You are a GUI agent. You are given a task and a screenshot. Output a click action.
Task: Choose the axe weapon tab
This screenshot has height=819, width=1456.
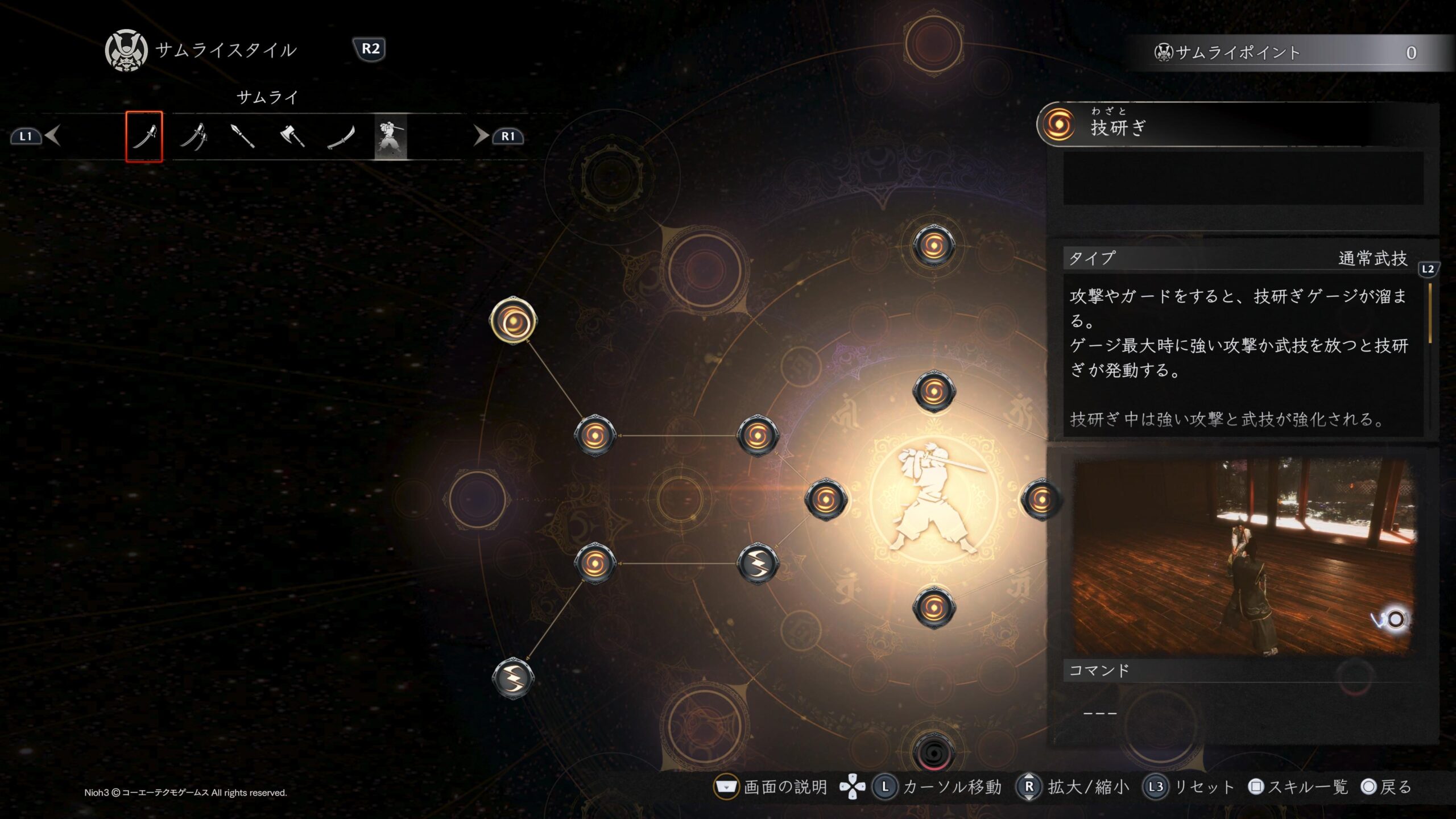pyautogui.click(x=292, y=136)
